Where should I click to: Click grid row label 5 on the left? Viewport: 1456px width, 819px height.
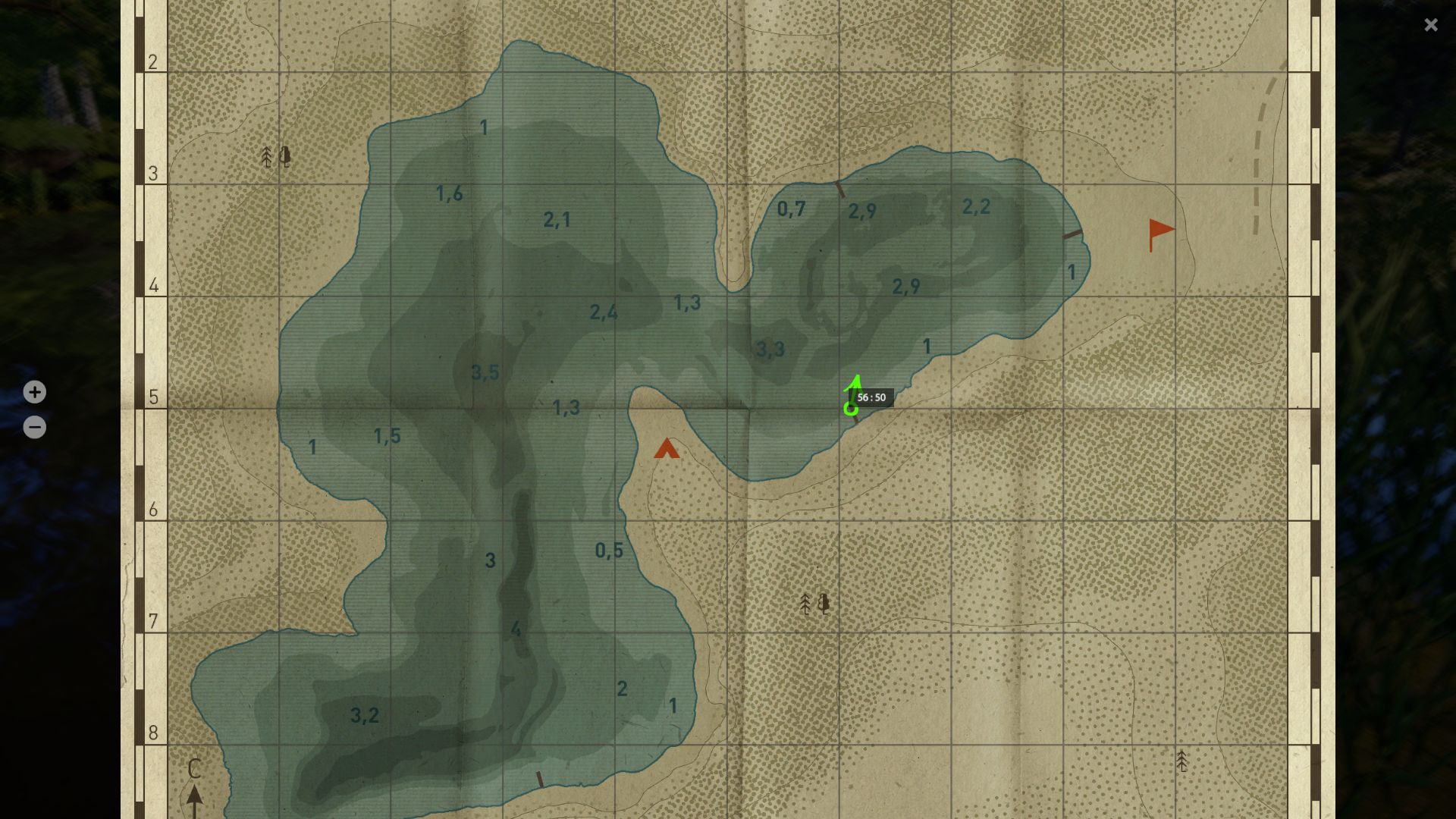click(x=154, y=397)
